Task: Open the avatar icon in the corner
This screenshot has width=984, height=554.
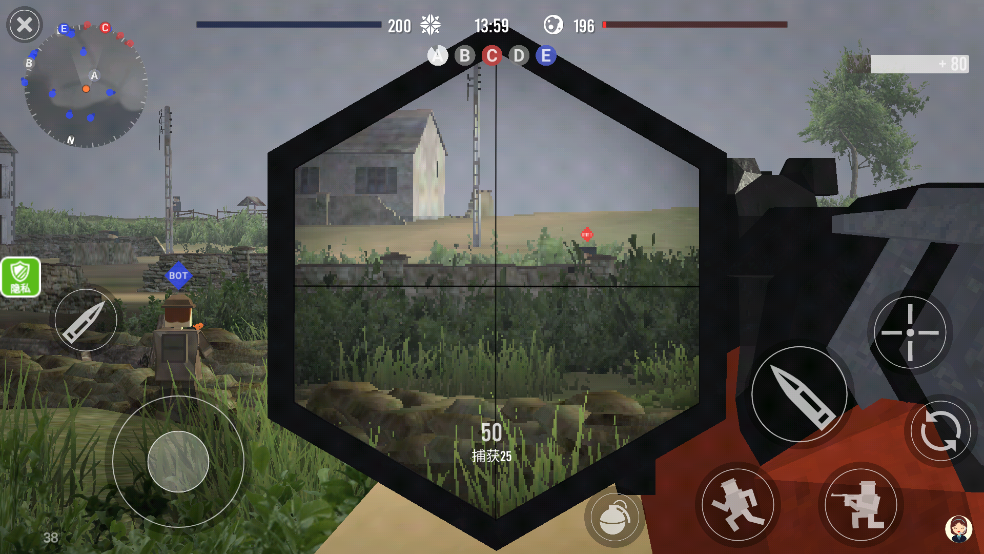Action: tap(958, 529)
